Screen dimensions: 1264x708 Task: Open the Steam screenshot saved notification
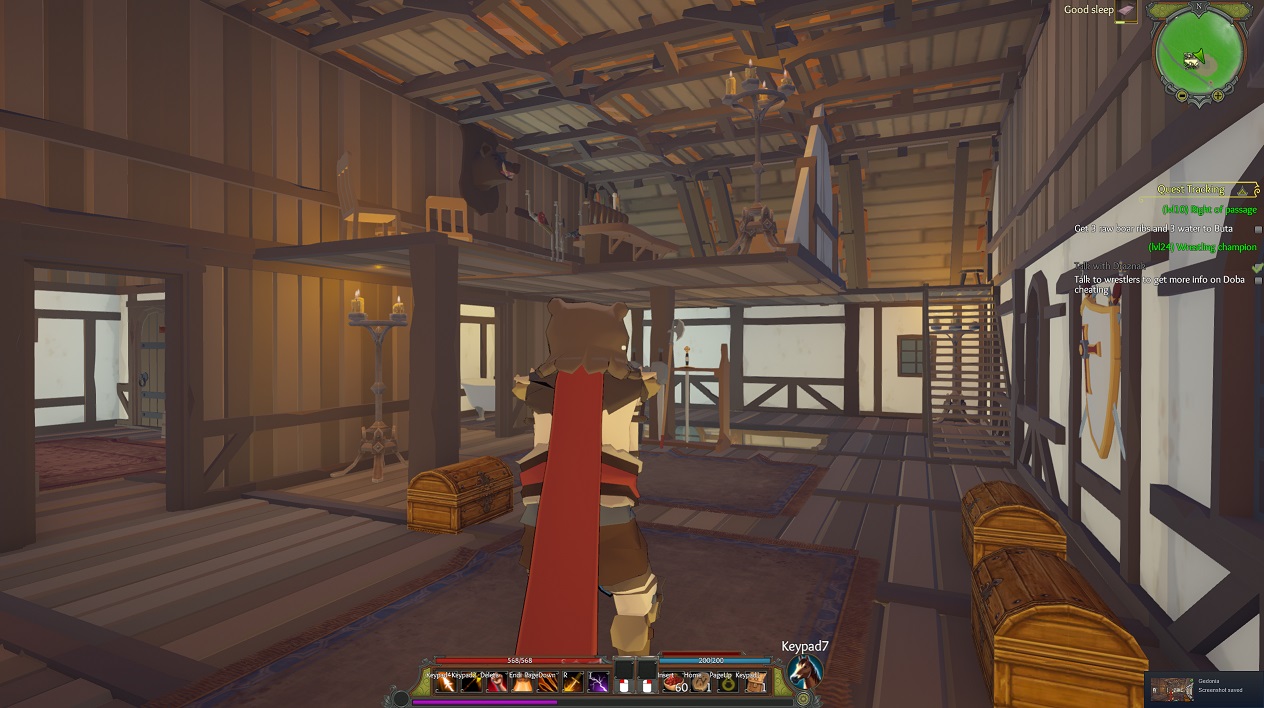pos(1203,688)
